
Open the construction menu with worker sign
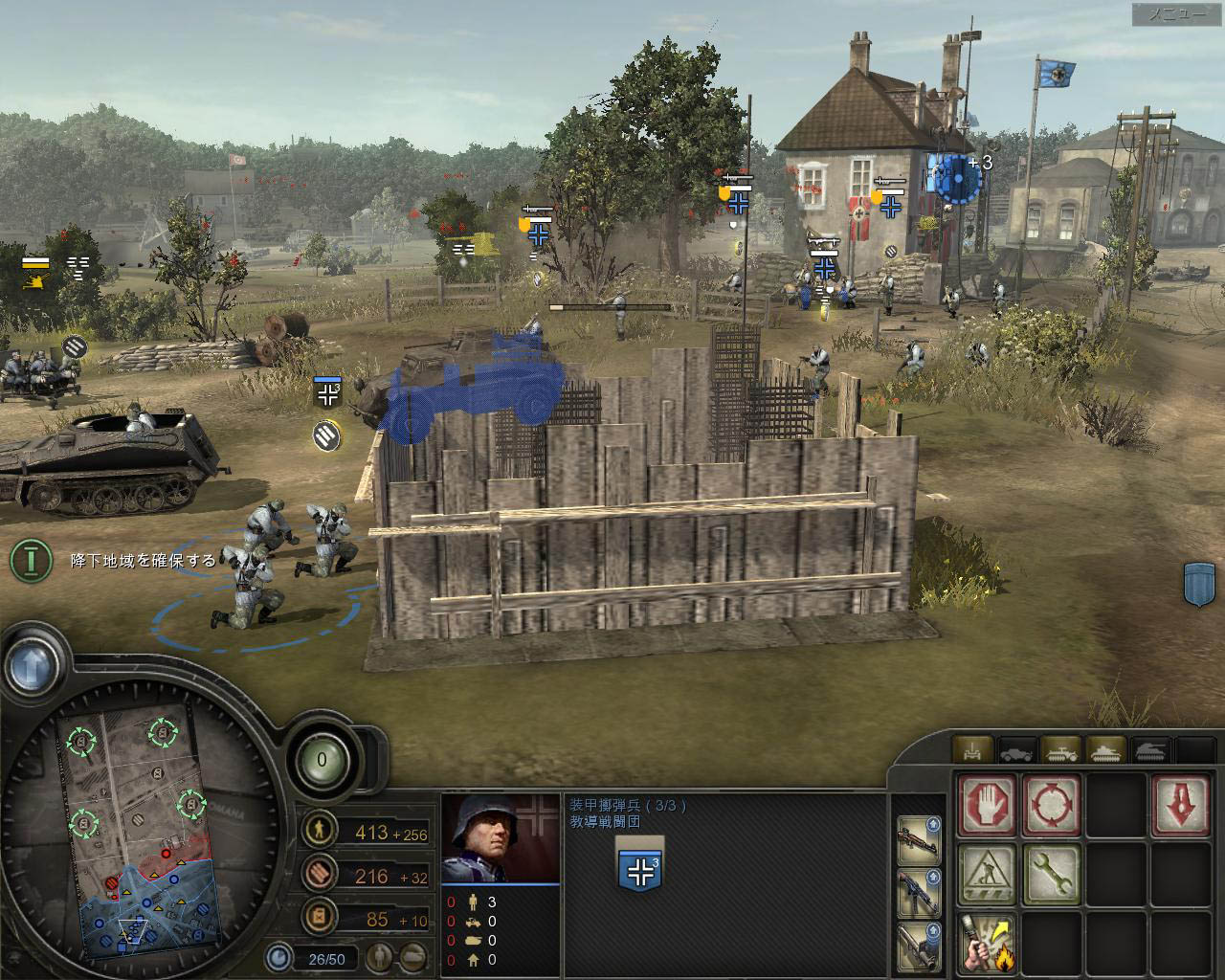(x=986, y=873)
